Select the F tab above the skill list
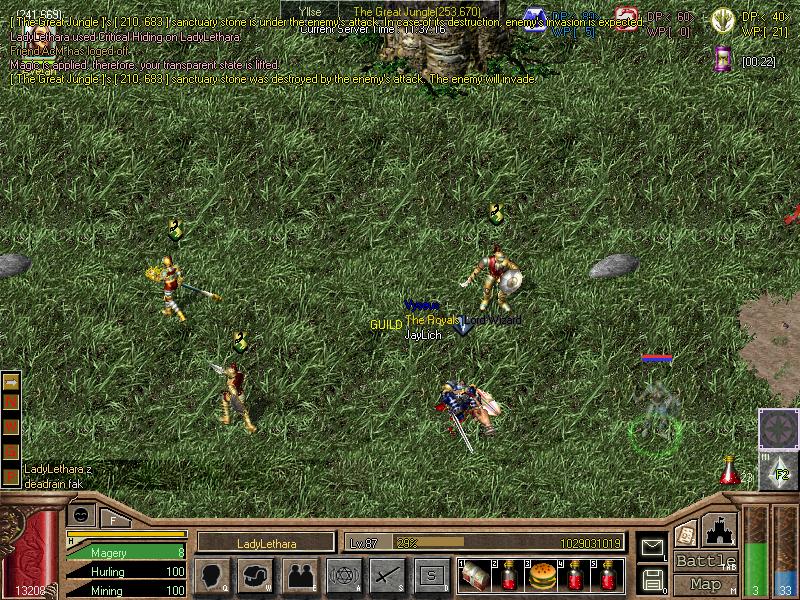Screen dimensions: 800x600 pyautogui.click(x=113, y=519)
